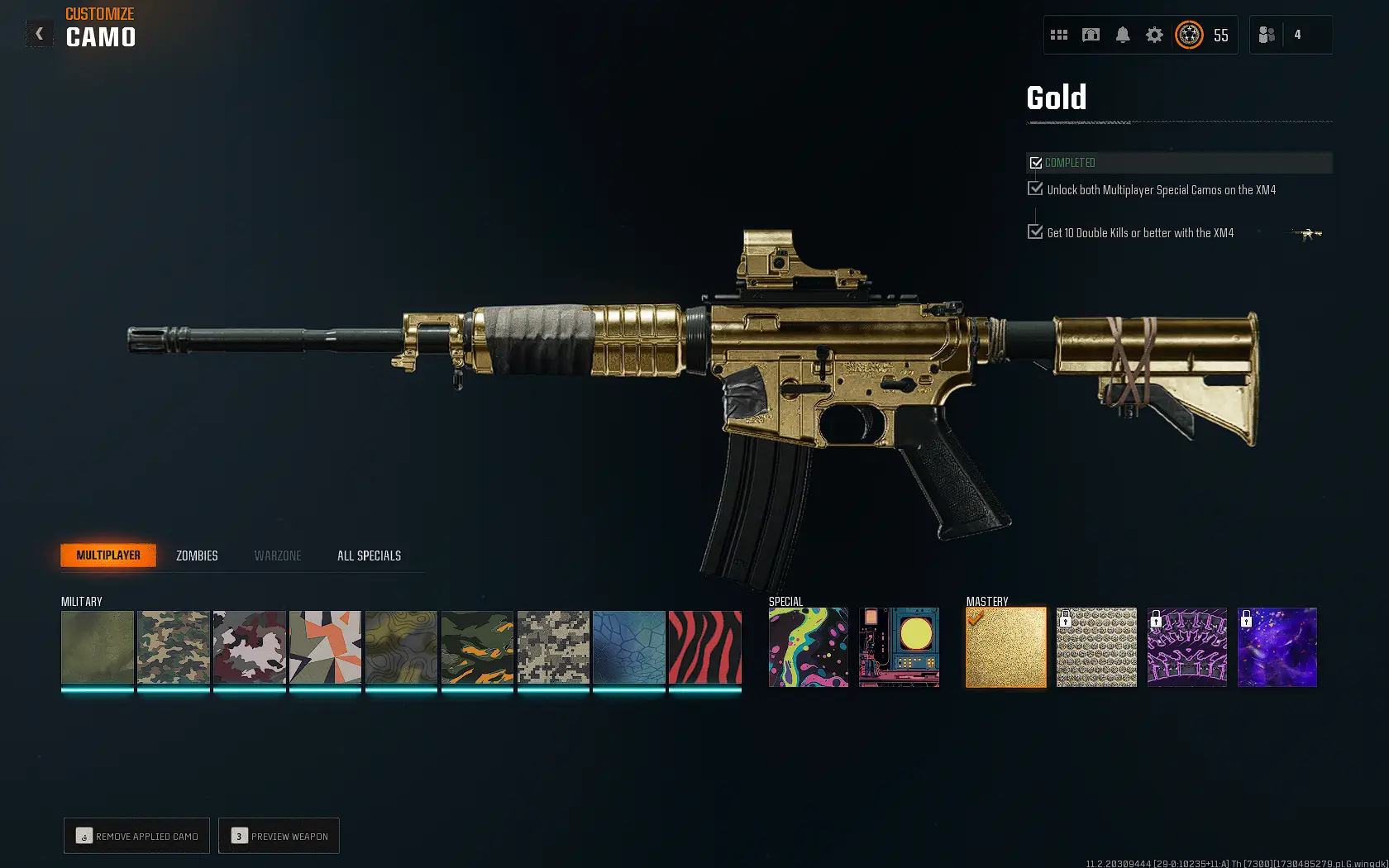This screenshot has height=868, width=1389.
Task: Click the notifications bell icon
Action: click(1122, 35)
